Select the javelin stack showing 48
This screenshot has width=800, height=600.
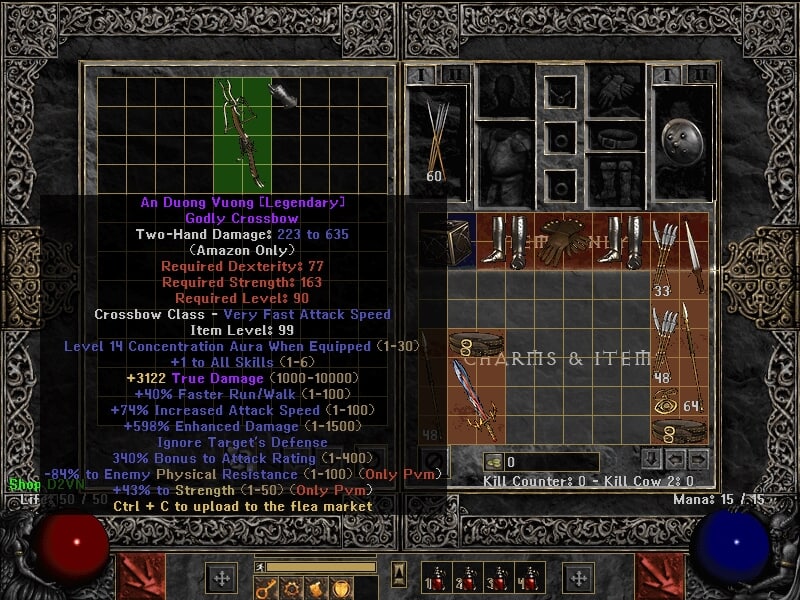663,343
